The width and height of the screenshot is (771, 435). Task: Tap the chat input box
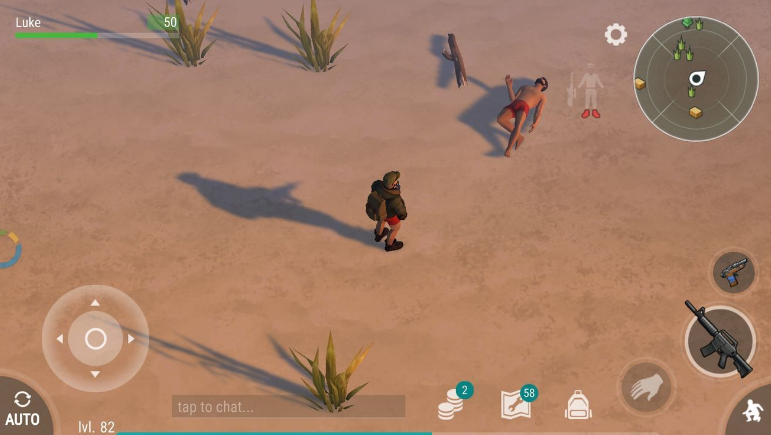pyautogui.click(x=288, y=406)
